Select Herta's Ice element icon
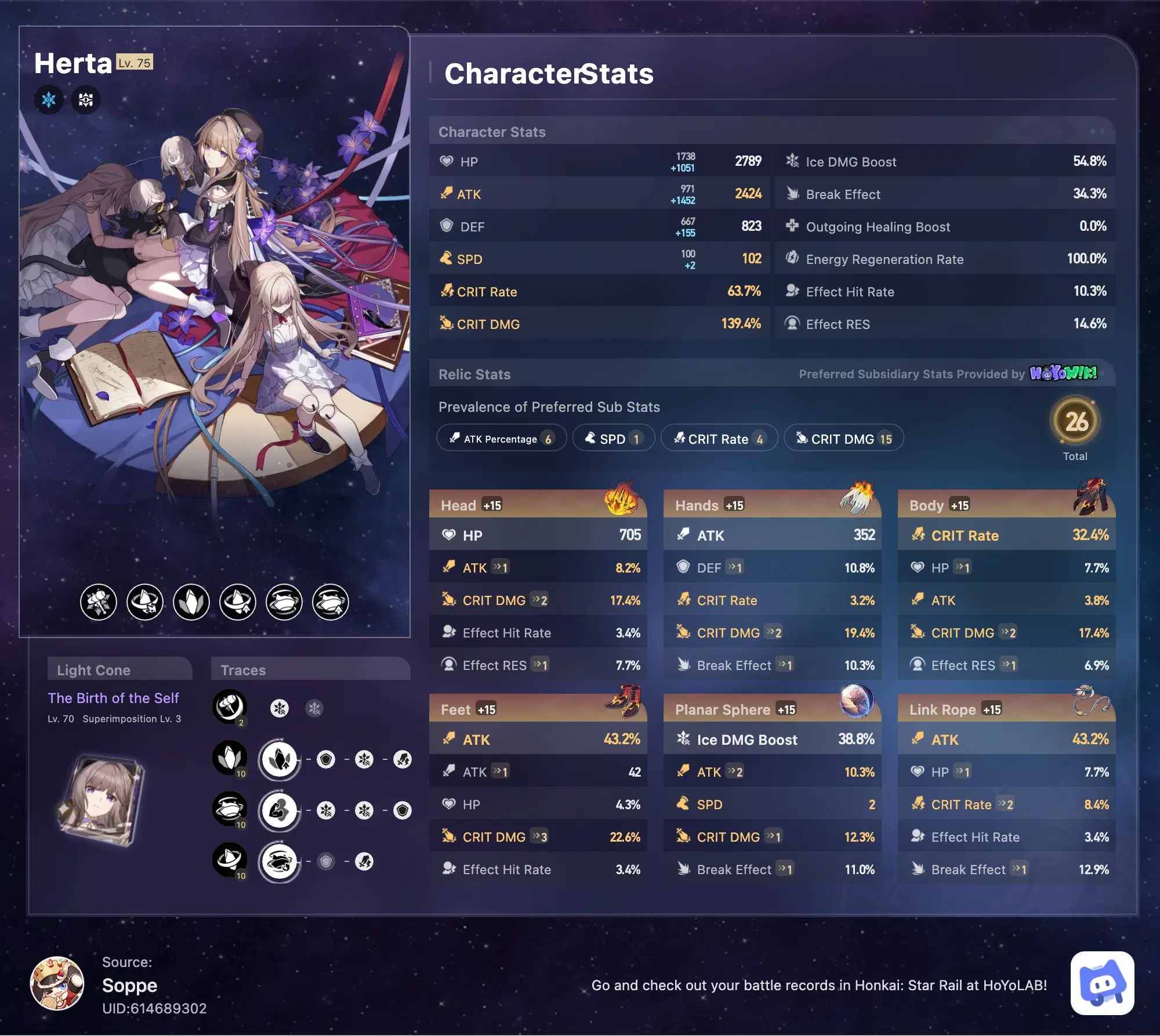Screen dimensions: 1160x1036 pyautogui.click(x=49, y=99)
